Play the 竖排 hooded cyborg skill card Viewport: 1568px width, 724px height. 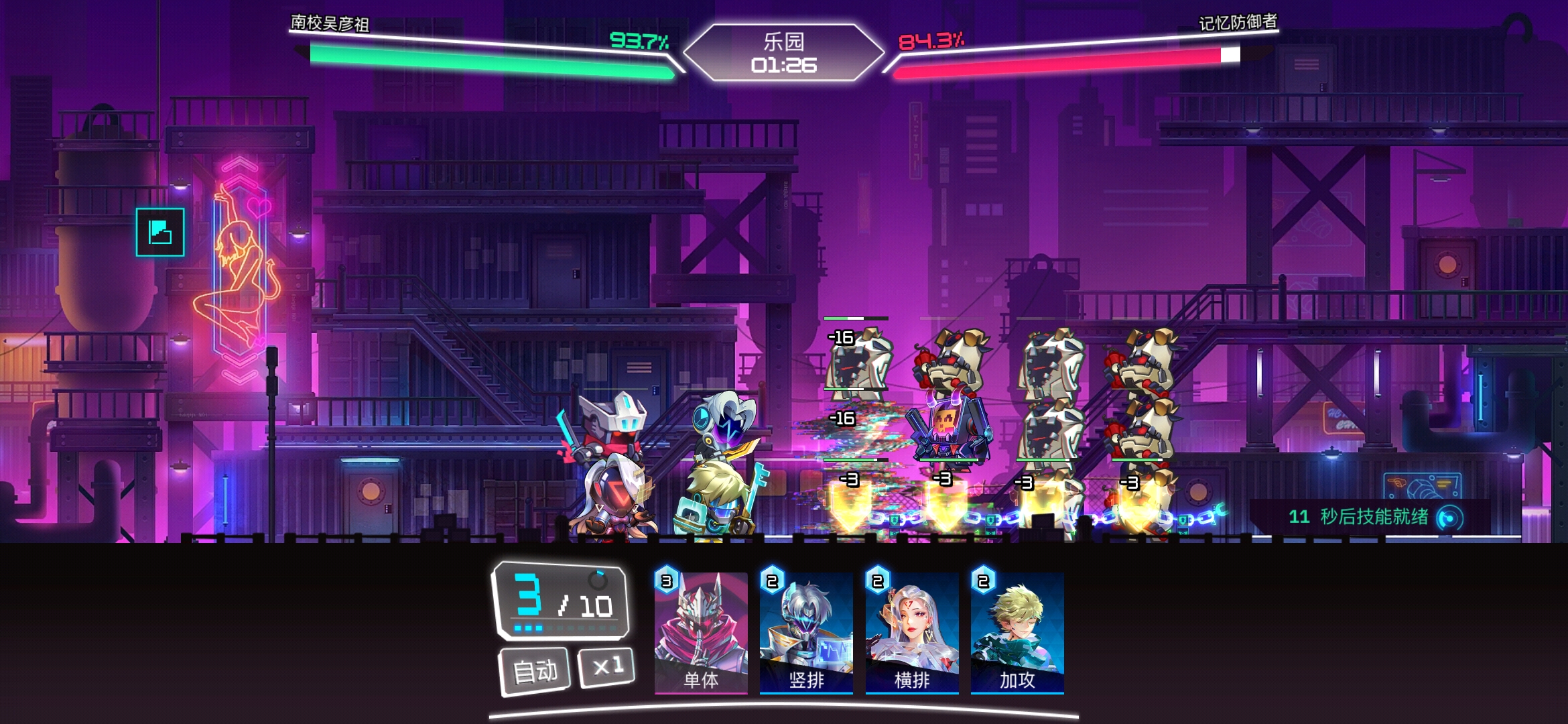tap(806, 632)
